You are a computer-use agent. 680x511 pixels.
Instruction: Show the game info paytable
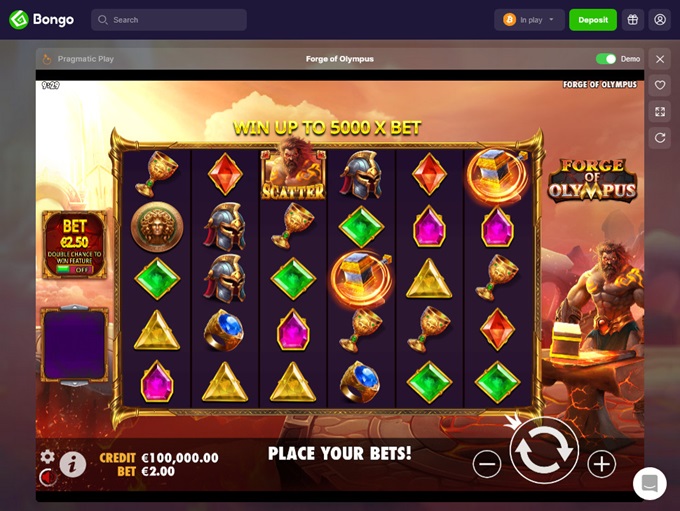(x=72, y=463)
